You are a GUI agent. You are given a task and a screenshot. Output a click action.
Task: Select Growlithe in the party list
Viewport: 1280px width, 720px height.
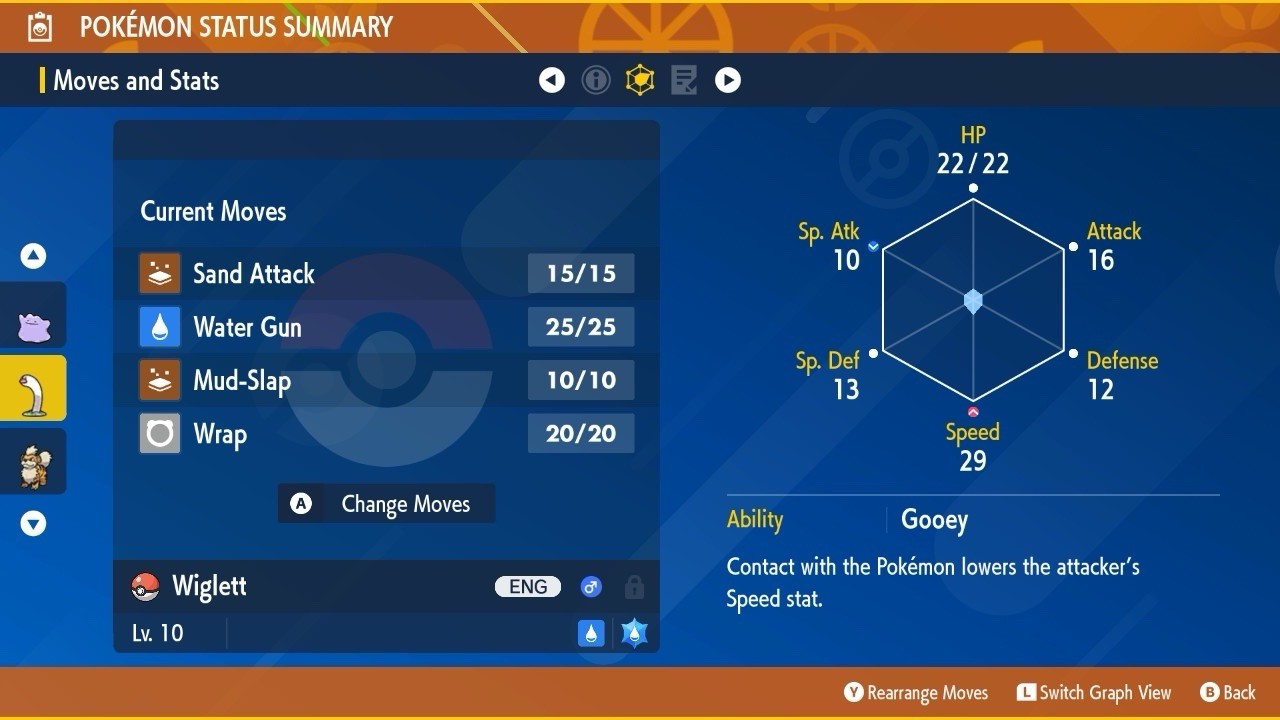(33, 462)
